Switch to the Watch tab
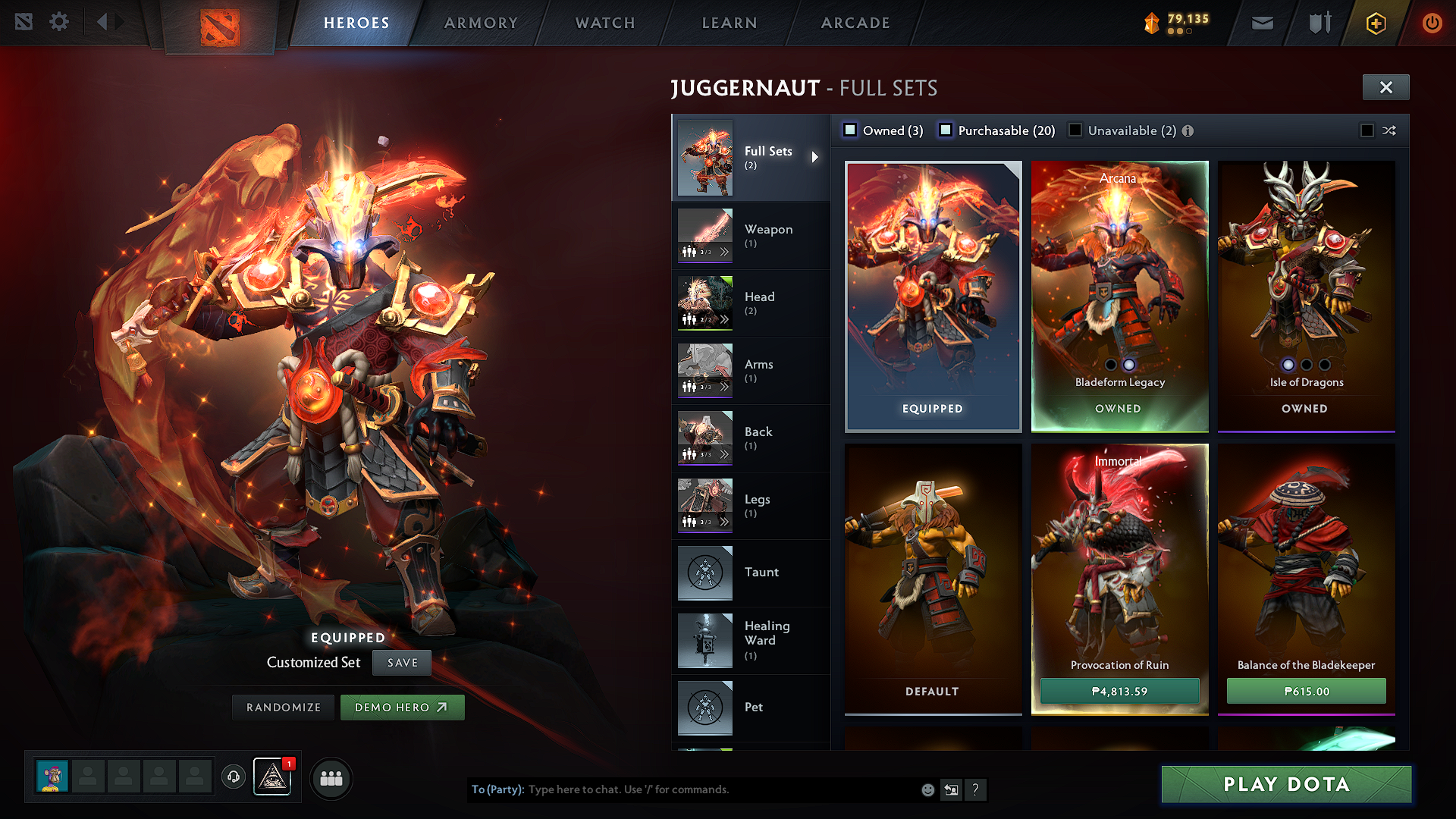This screenshot has height=819, width=1456. coord(604,23)
